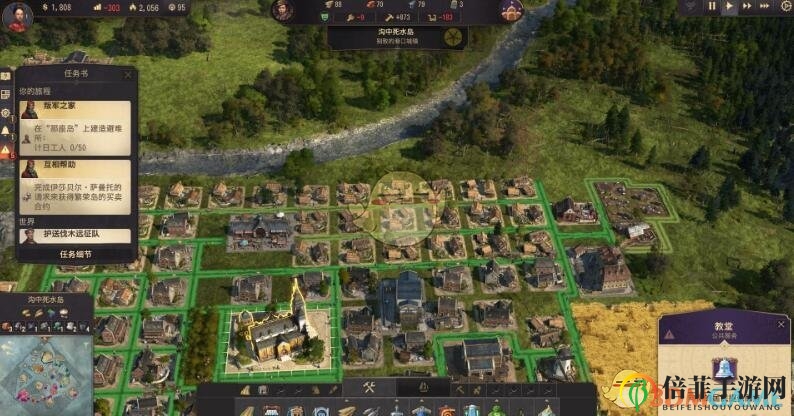The image size is (794, 416).
Task: Set game to fastest triple speed
Action: (x=764, y=7)
